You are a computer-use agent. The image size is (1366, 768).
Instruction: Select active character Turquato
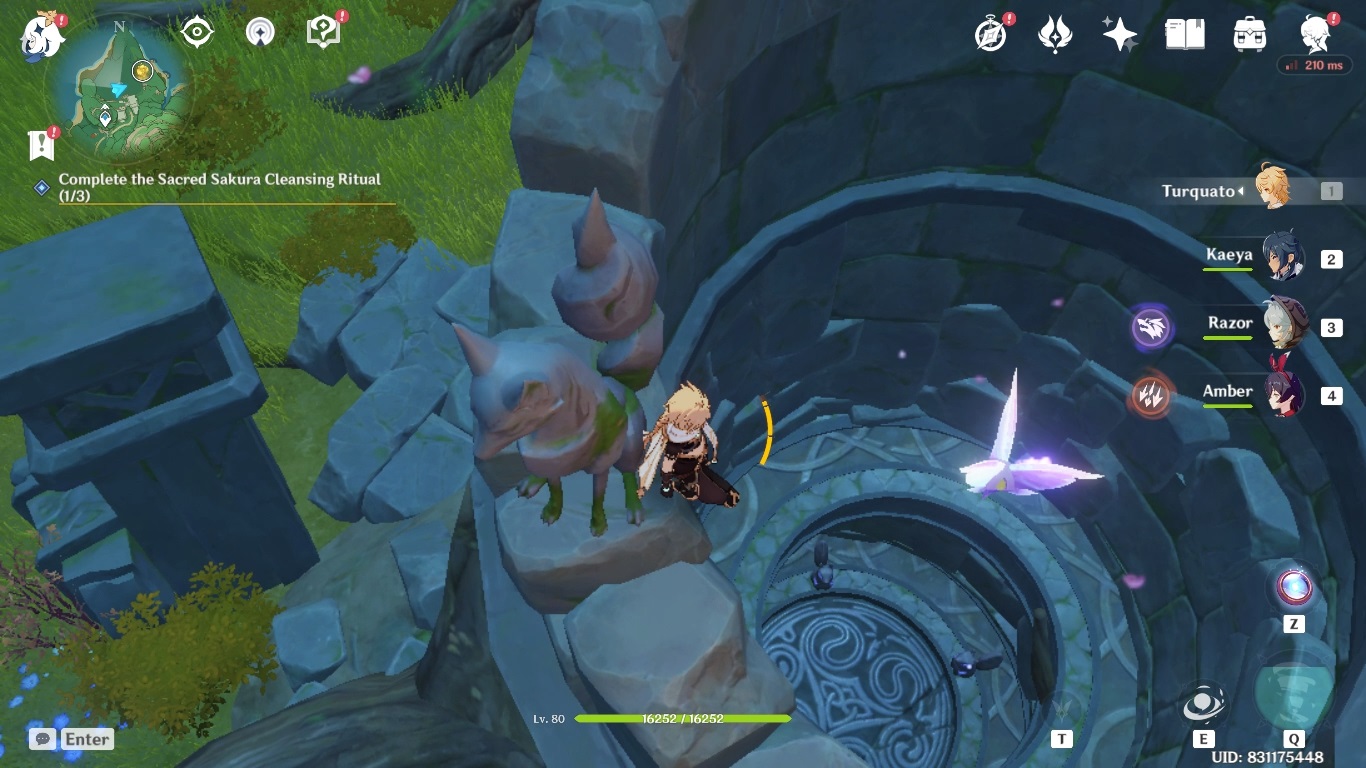click(x=1272, y=189)
